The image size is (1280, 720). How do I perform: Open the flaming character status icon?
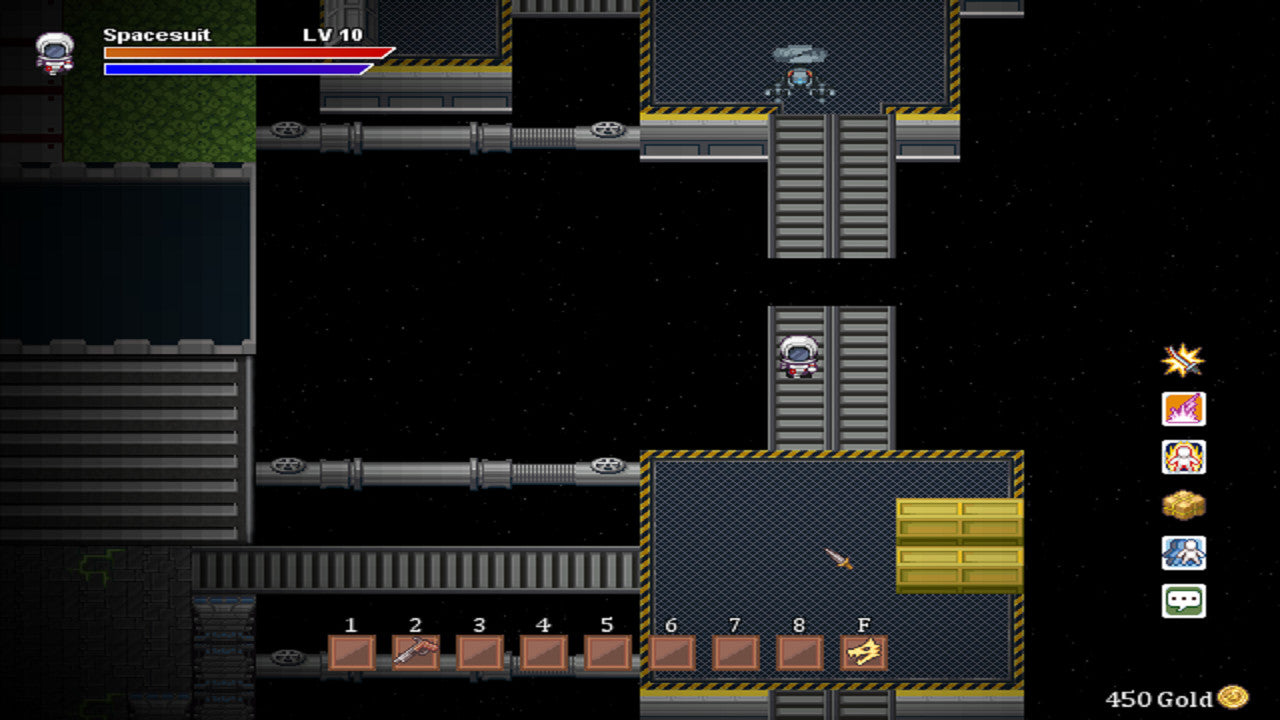pyautogui.click(x=1183, y=457)
